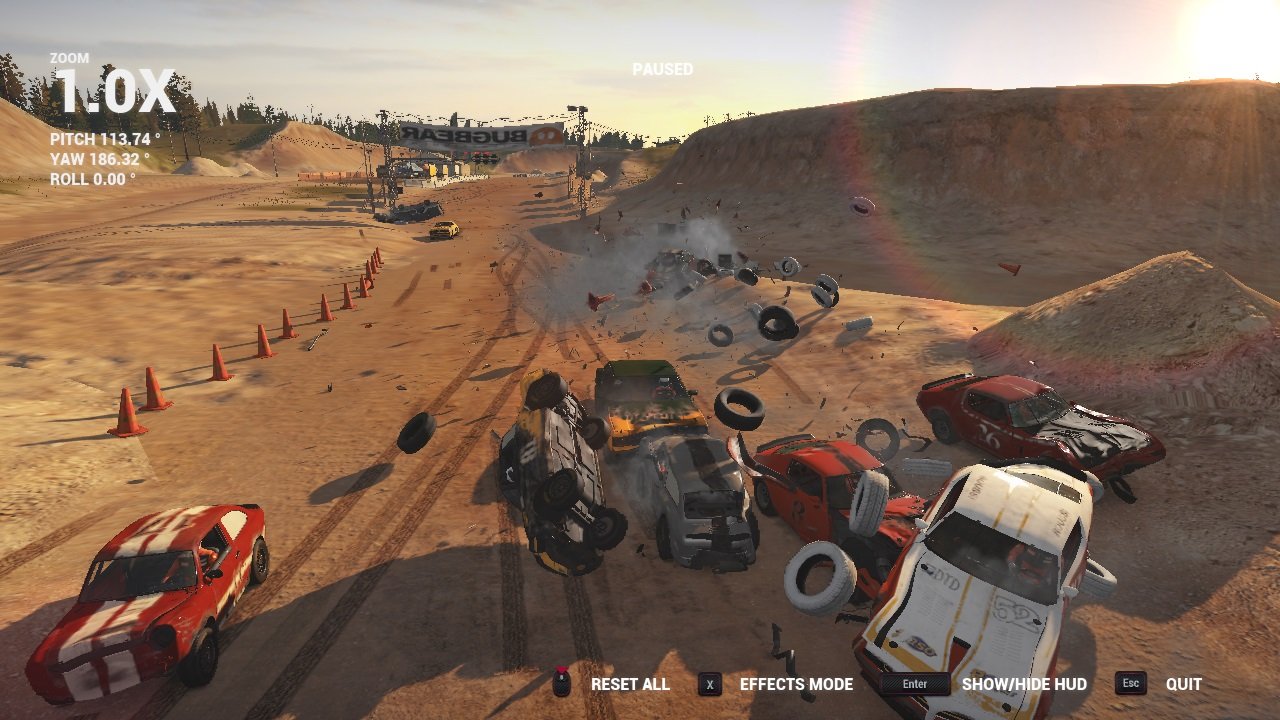The width and height of the screenshot is (1280, 720).
Task: Click QUIT to leave photo mode
Action: pos(1185,685)
